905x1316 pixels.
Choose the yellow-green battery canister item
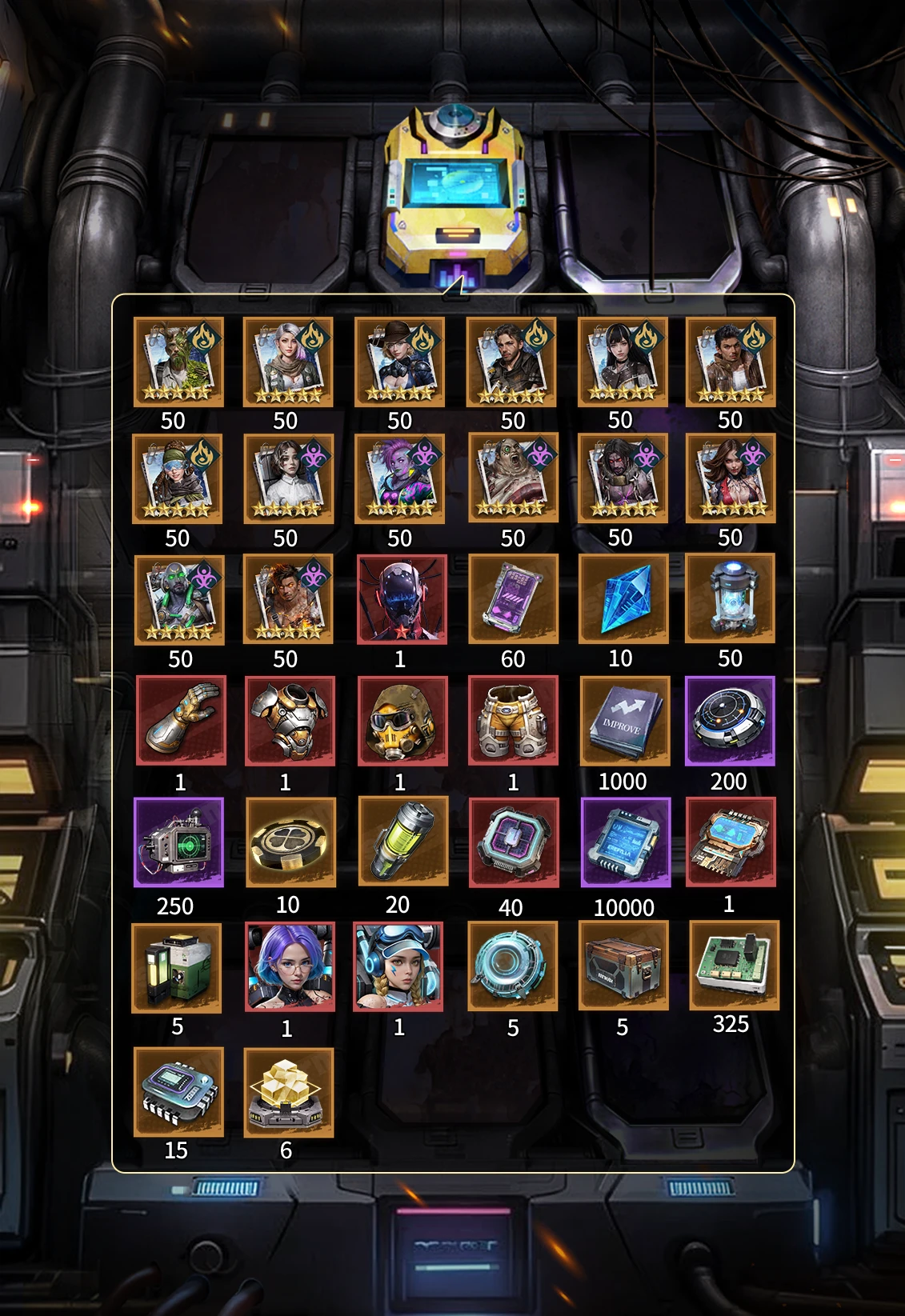402,842
